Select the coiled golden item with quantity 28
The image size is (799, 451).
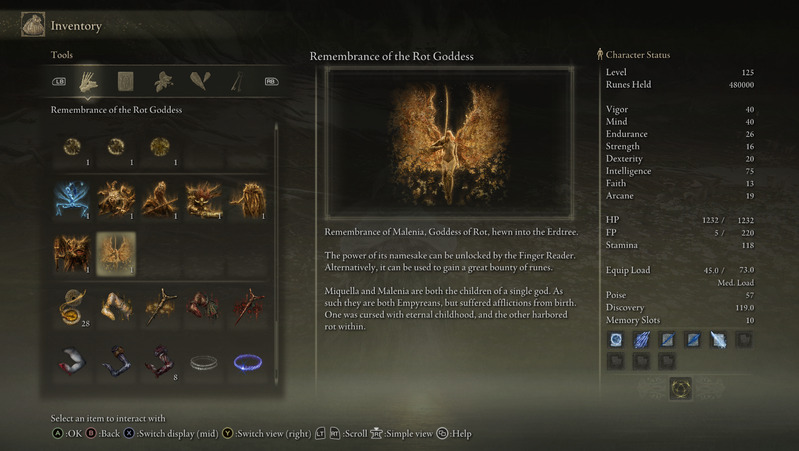[x=72, y=306]
